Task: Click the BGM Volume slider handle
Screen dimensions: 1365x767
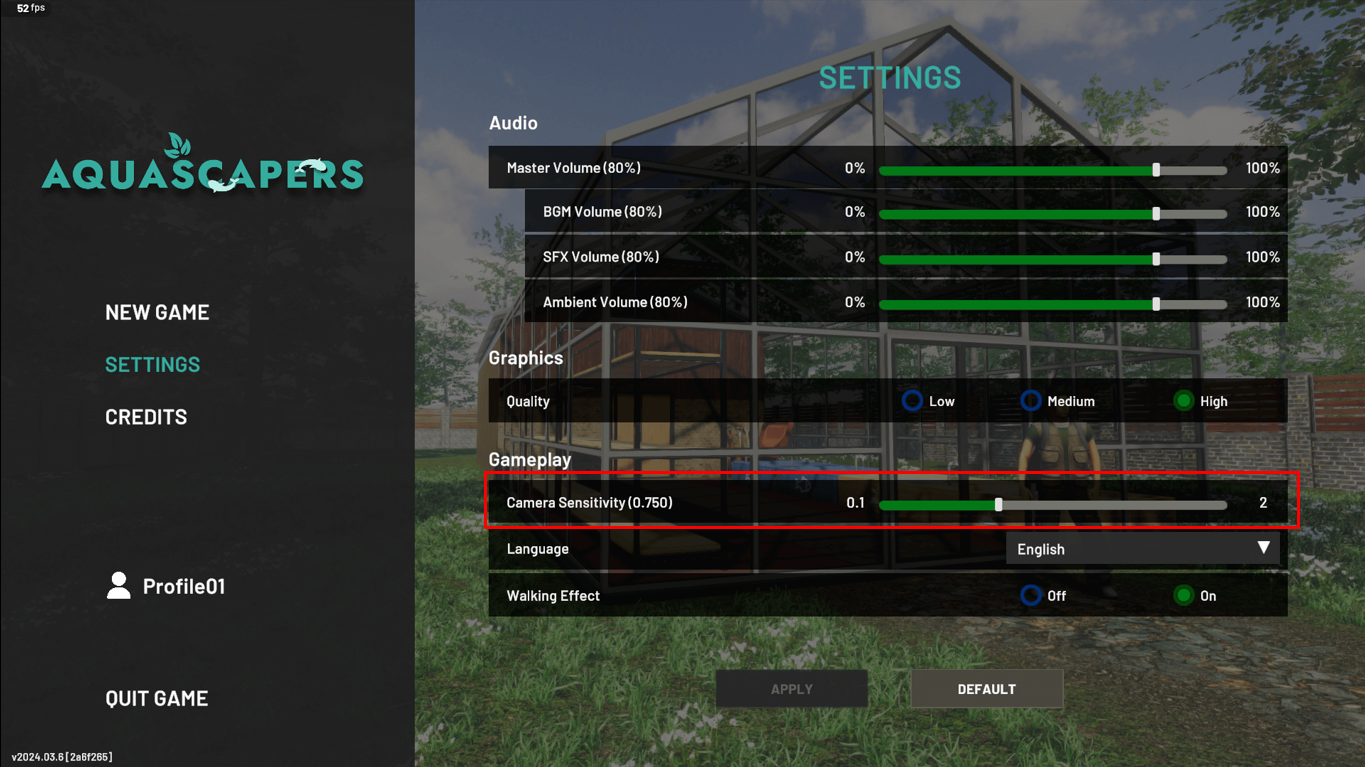Action: (1157, 213)
